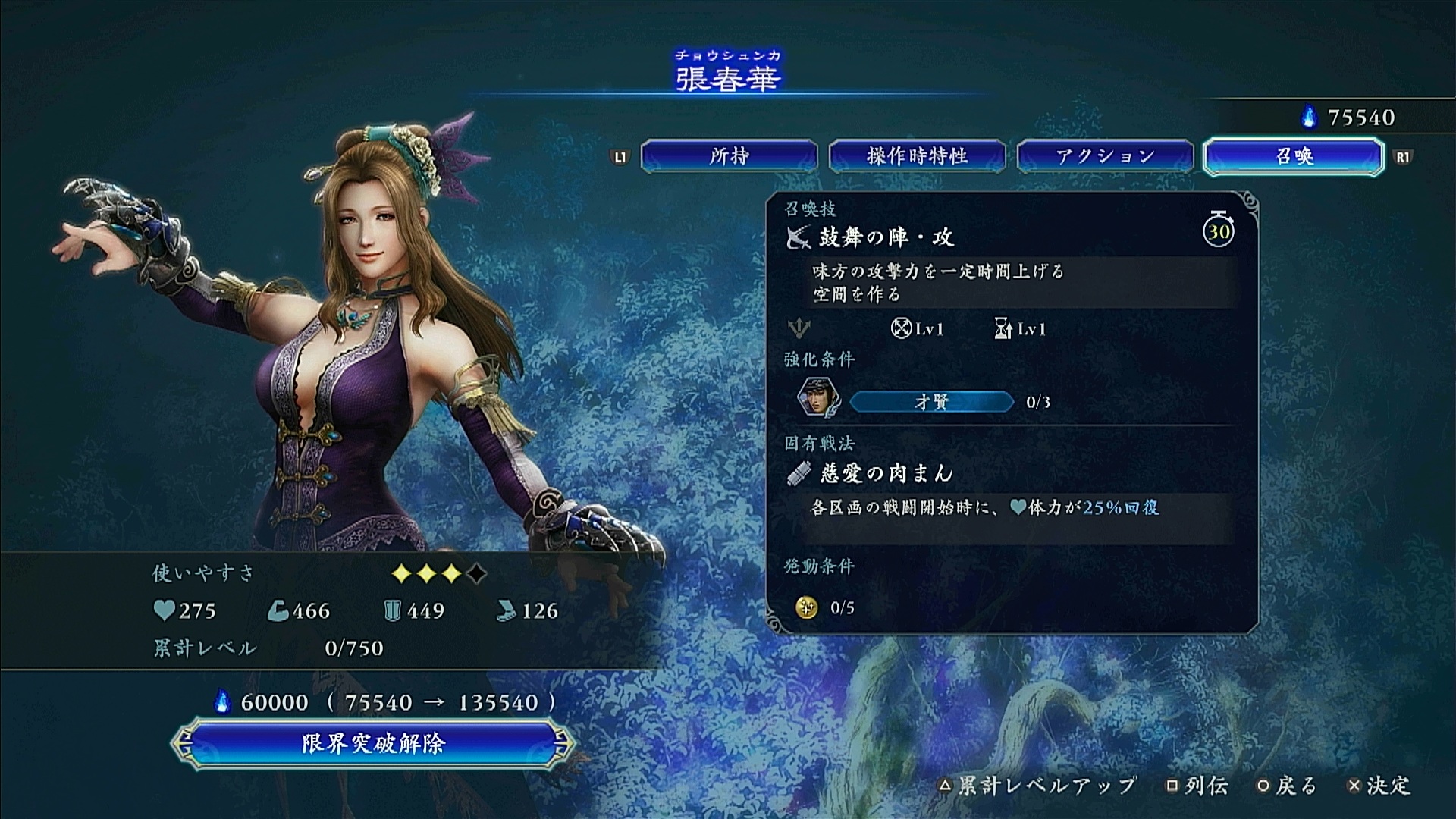Select the 鼓舞の陣・攻 summon skill
The width and height of the screenshot is (1456, 819).
click(x=886, y=238)
